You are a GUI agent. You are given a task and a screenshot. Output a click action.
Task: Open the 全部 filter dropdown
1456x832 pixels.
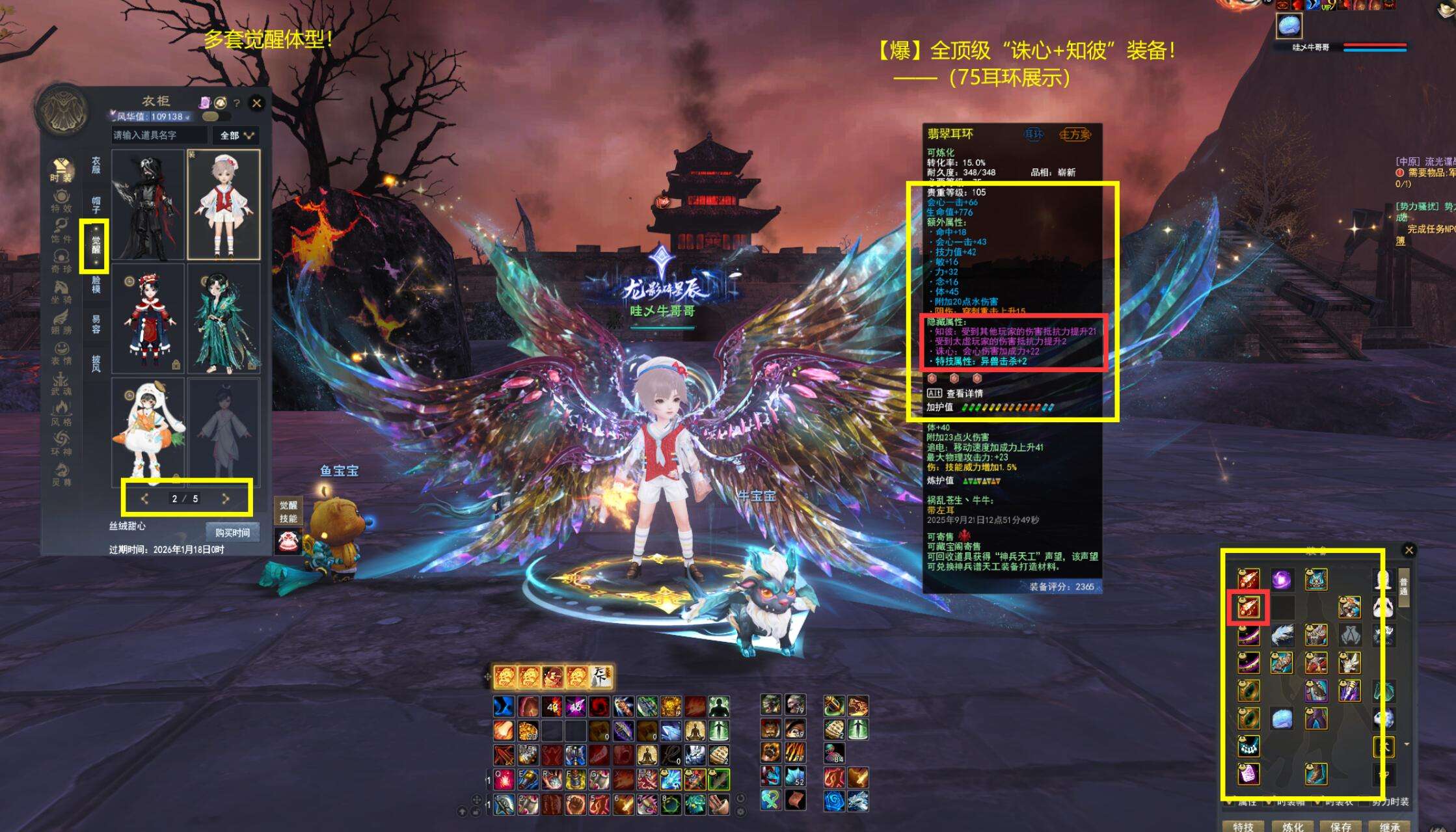point(236,135)
